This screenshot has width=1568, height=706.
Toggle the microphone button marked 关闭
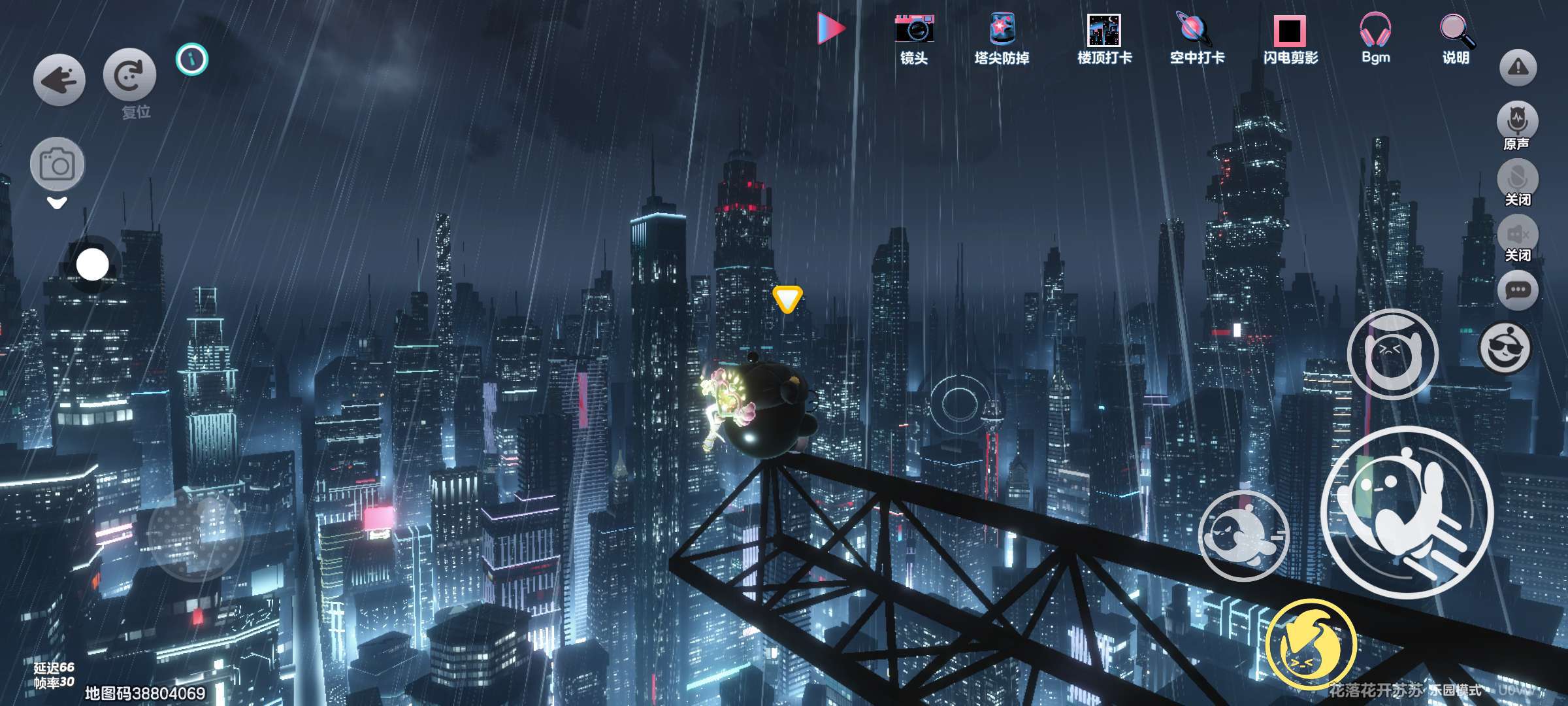(1517, 178)
